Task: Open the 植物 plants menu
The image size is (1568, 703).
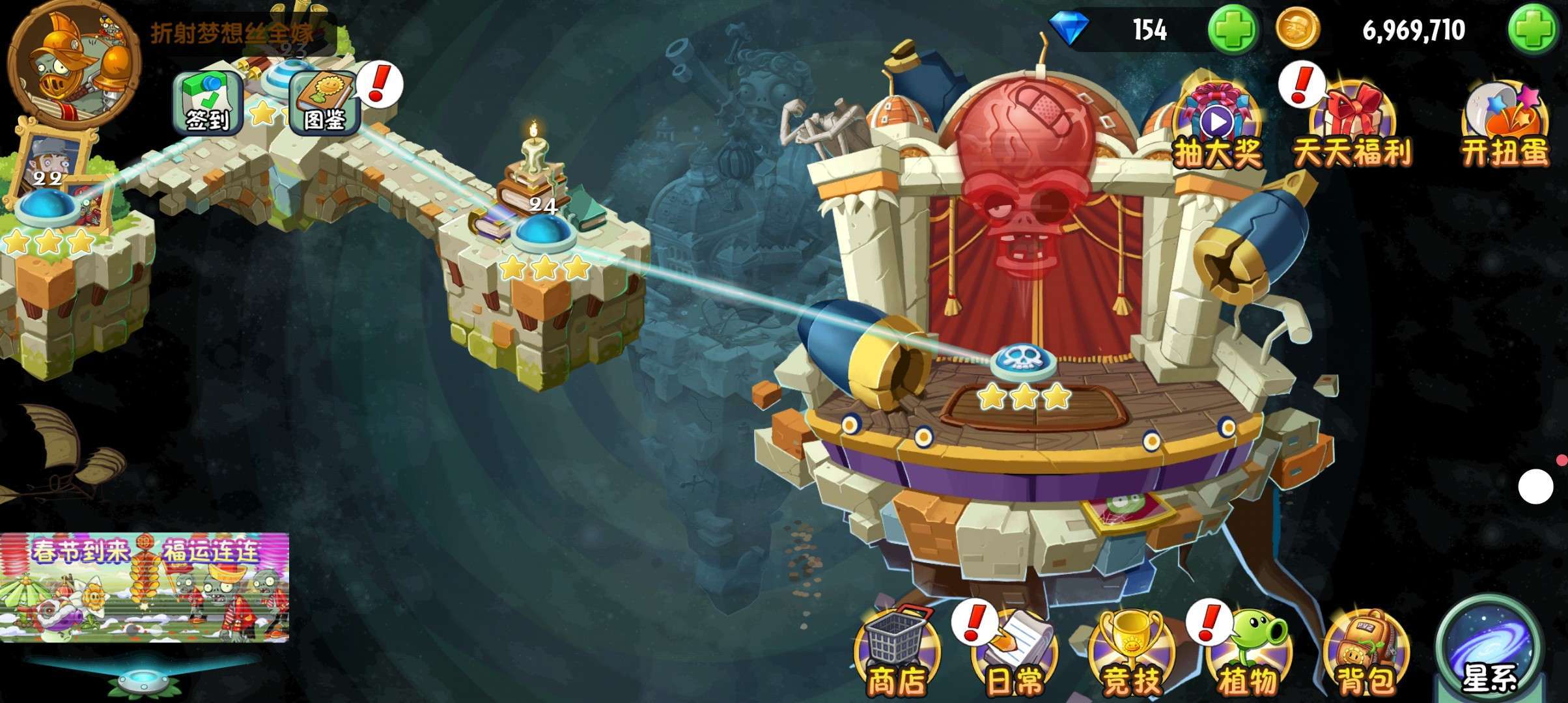Action: coord(1247,654)
